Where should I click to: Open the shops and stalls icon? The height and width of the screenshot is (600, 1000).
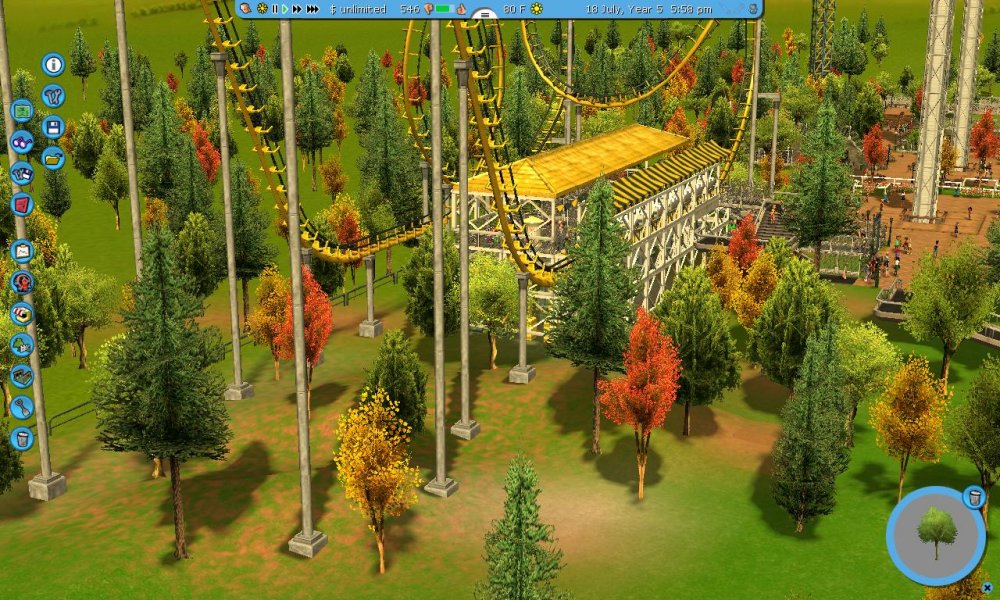pos(22,313)
